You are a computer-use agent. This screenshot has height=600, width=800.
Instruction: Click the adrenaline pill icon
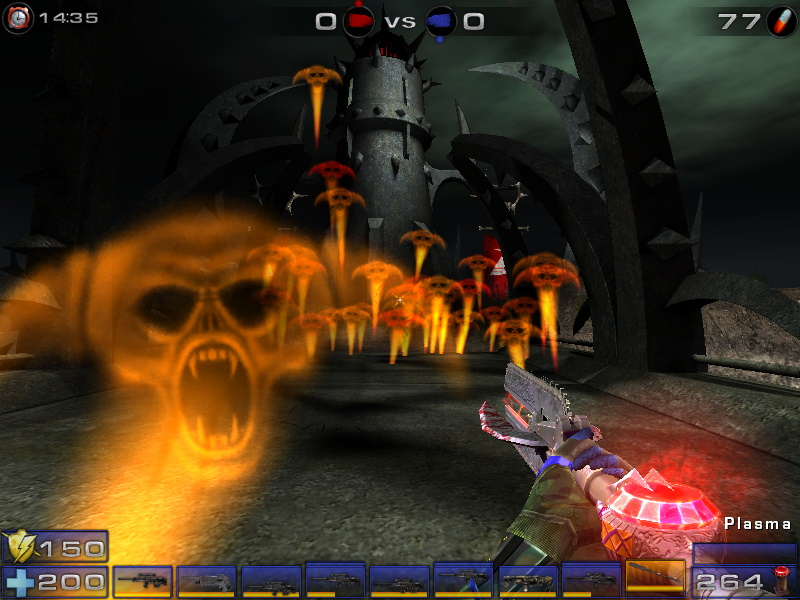coord(780,21)
